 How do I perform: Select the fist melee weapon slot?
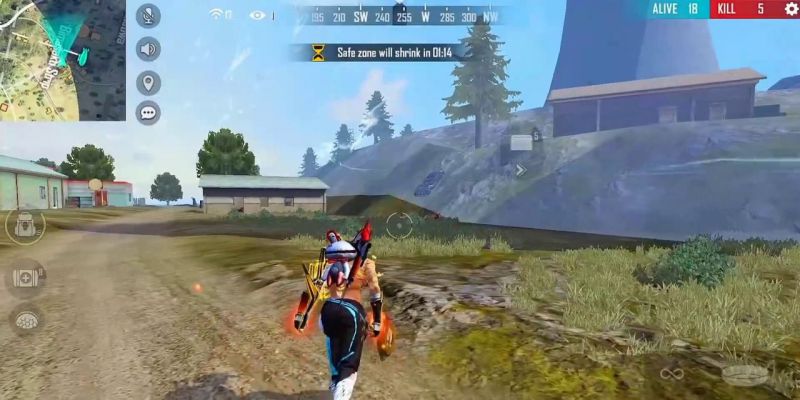pyautogui.click(x=743, y=374)
